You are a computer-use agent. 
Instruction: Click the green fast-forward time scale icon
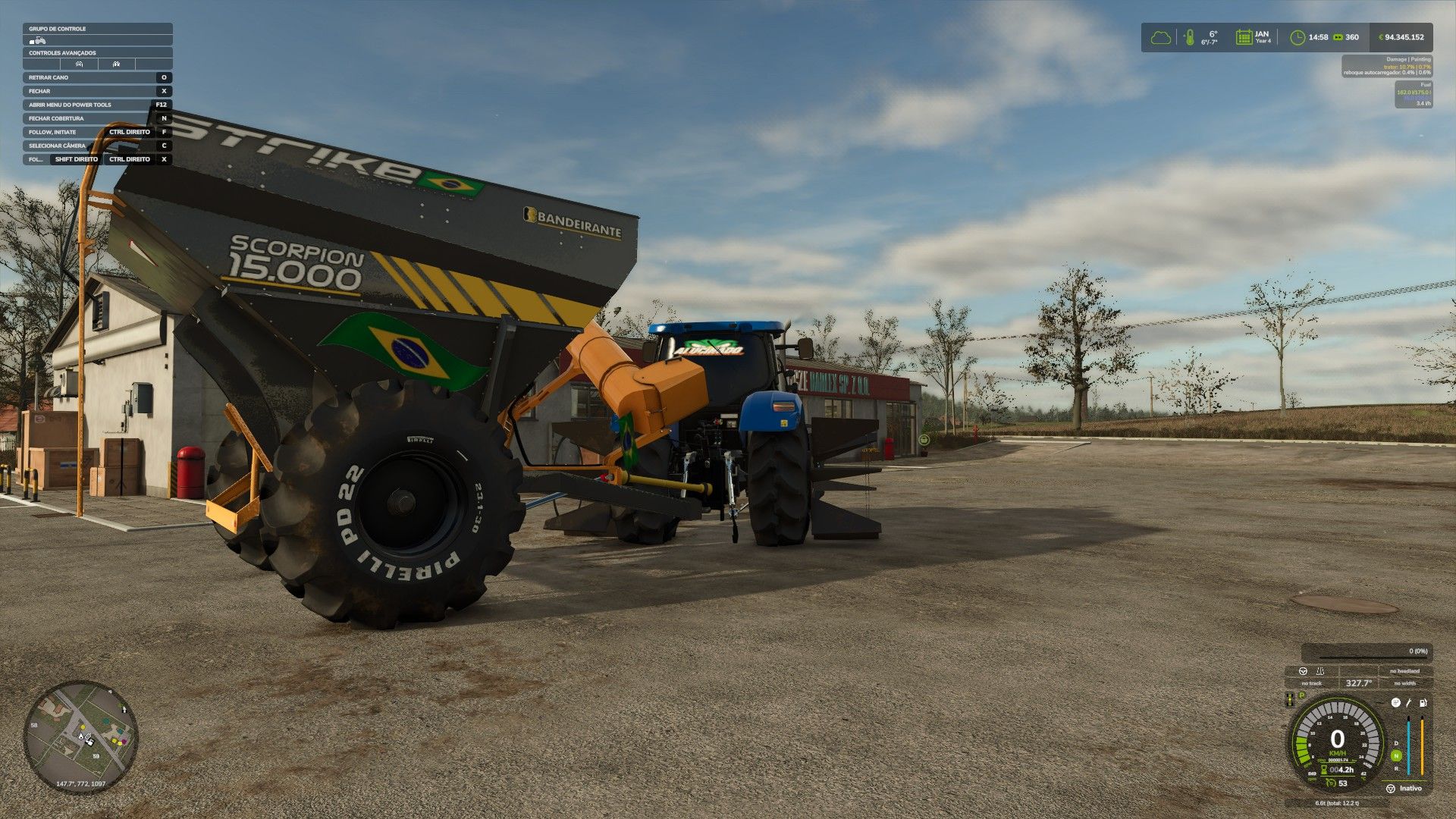pos(1338,37)
